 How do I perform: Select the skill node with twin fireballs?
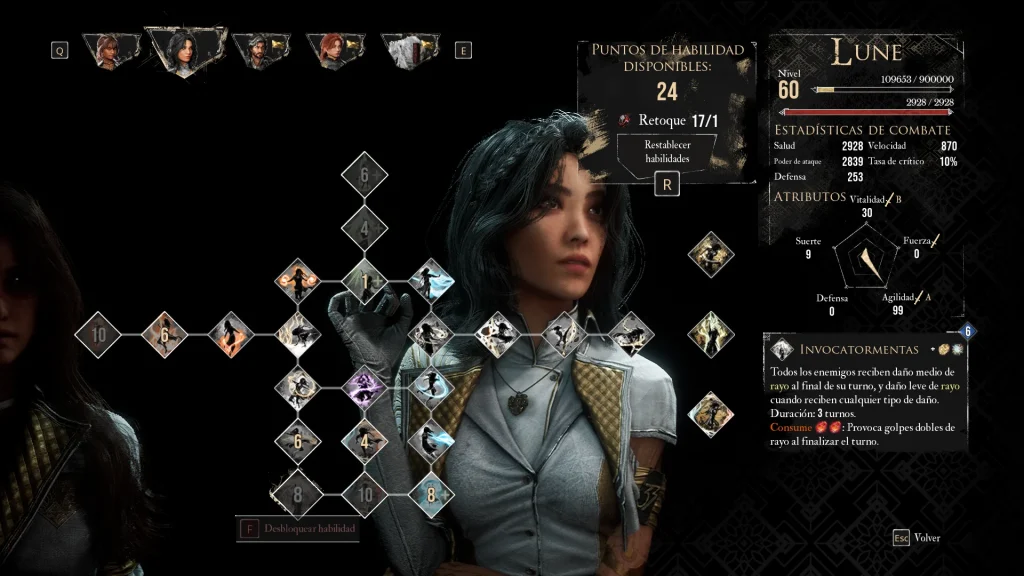pyautogui.click(x=297, y=281)
